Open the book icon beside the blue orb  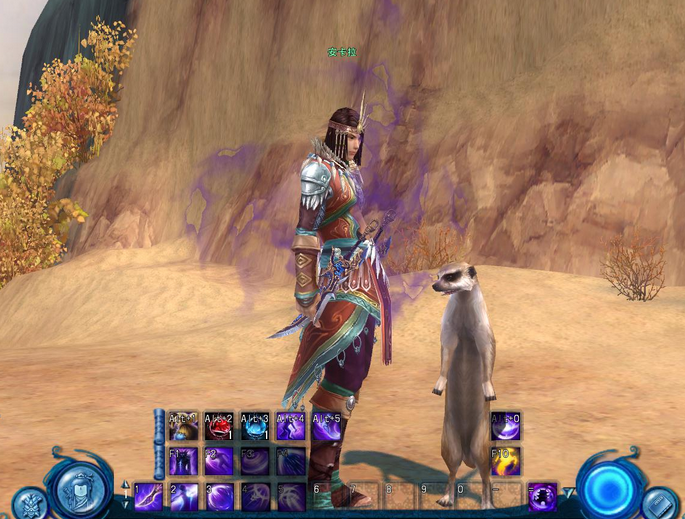(660, 503)
